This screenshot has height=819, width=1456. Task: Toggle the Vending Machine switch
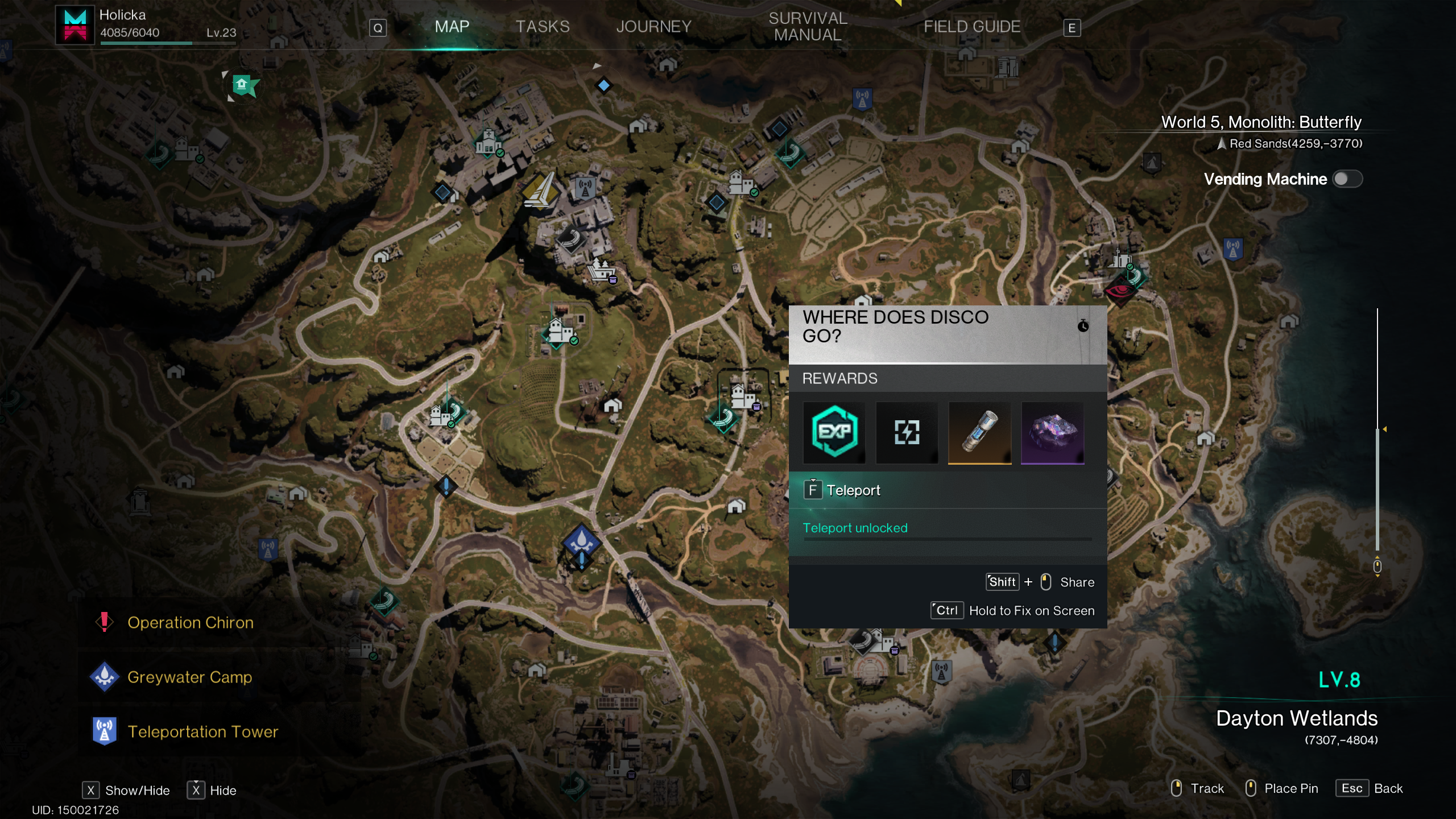pos(1347,179)
